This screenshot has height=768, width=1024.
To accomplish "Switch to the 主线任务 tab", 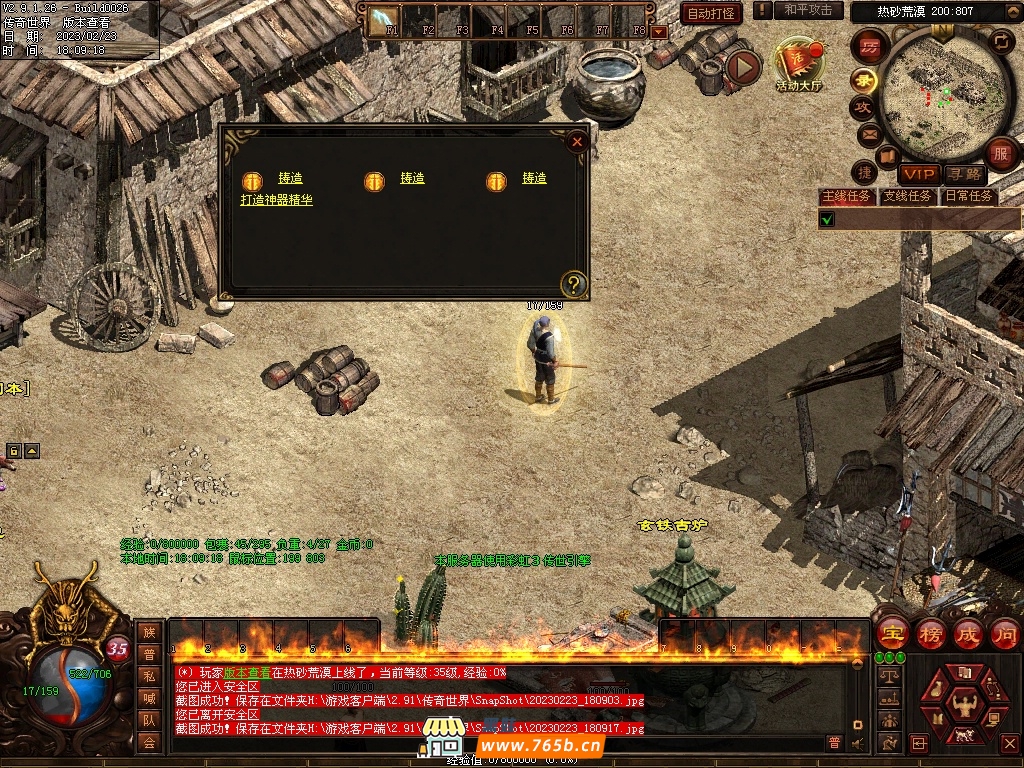I will click(x=846, y=196).
